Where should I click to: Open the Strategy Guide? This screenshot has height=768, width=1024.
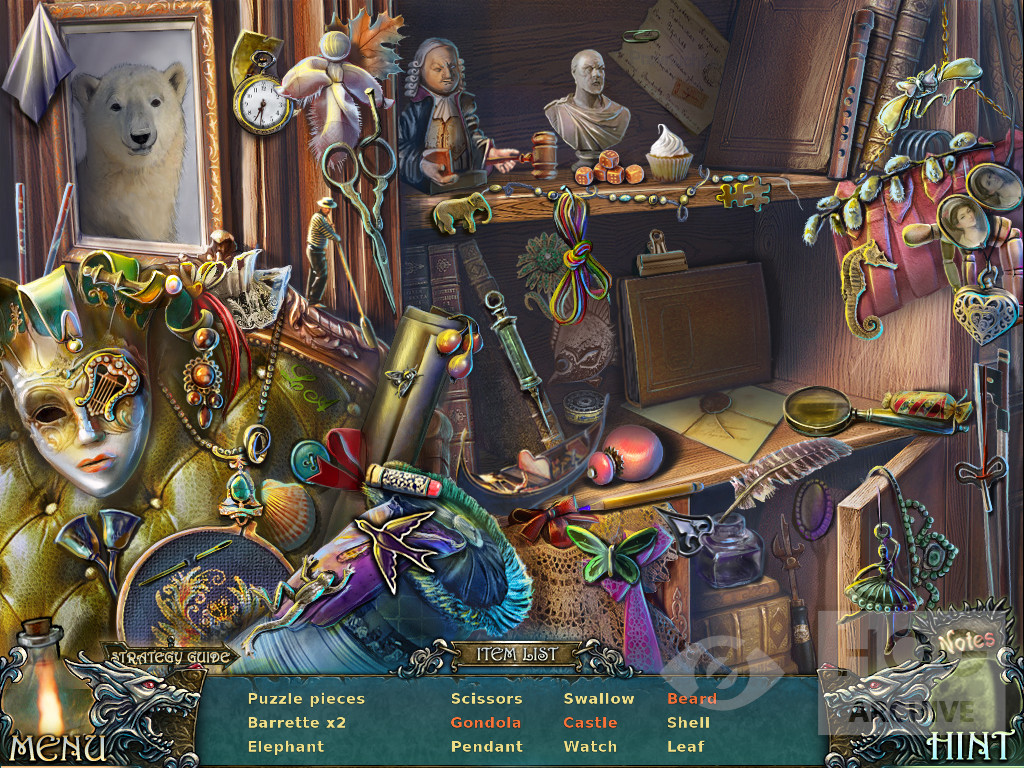coord(170,657)
